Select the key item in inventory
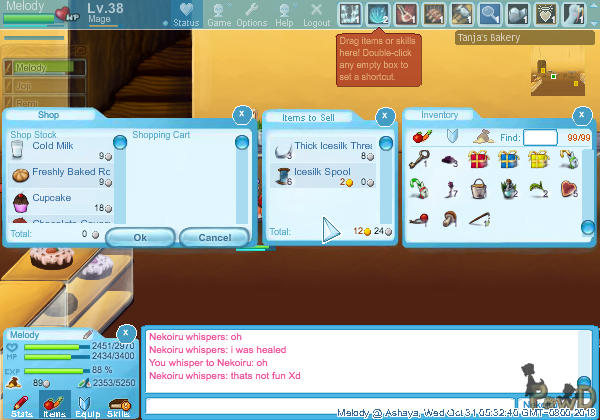The width and height of the screenshot is (600, 420). (x=421, y=160)
